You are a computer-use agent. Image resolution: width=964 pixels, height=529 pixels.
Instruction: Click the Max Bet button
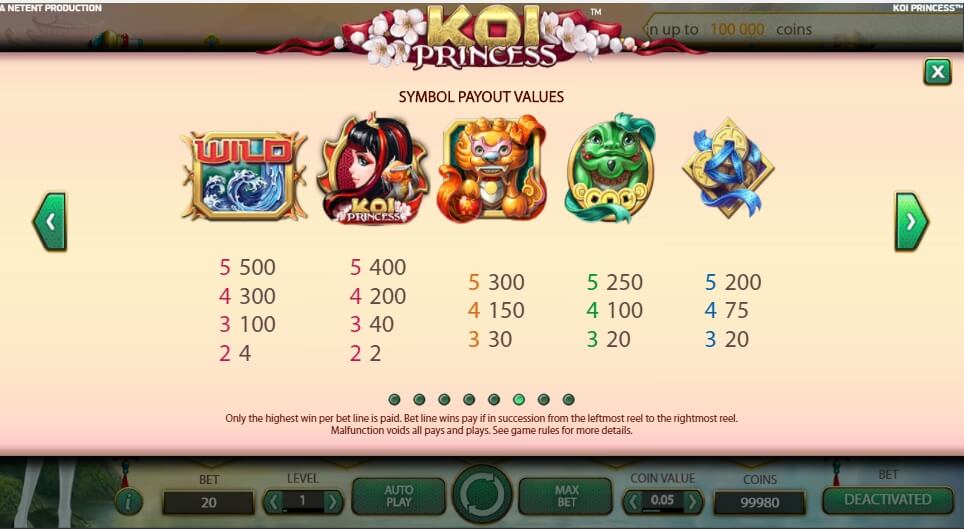coord(565,496)
